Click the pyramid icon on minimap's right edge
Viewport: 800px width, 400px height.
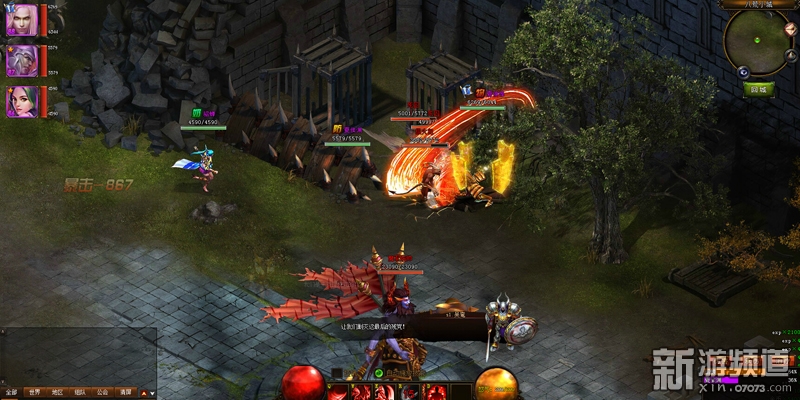(x=792, y=57)
